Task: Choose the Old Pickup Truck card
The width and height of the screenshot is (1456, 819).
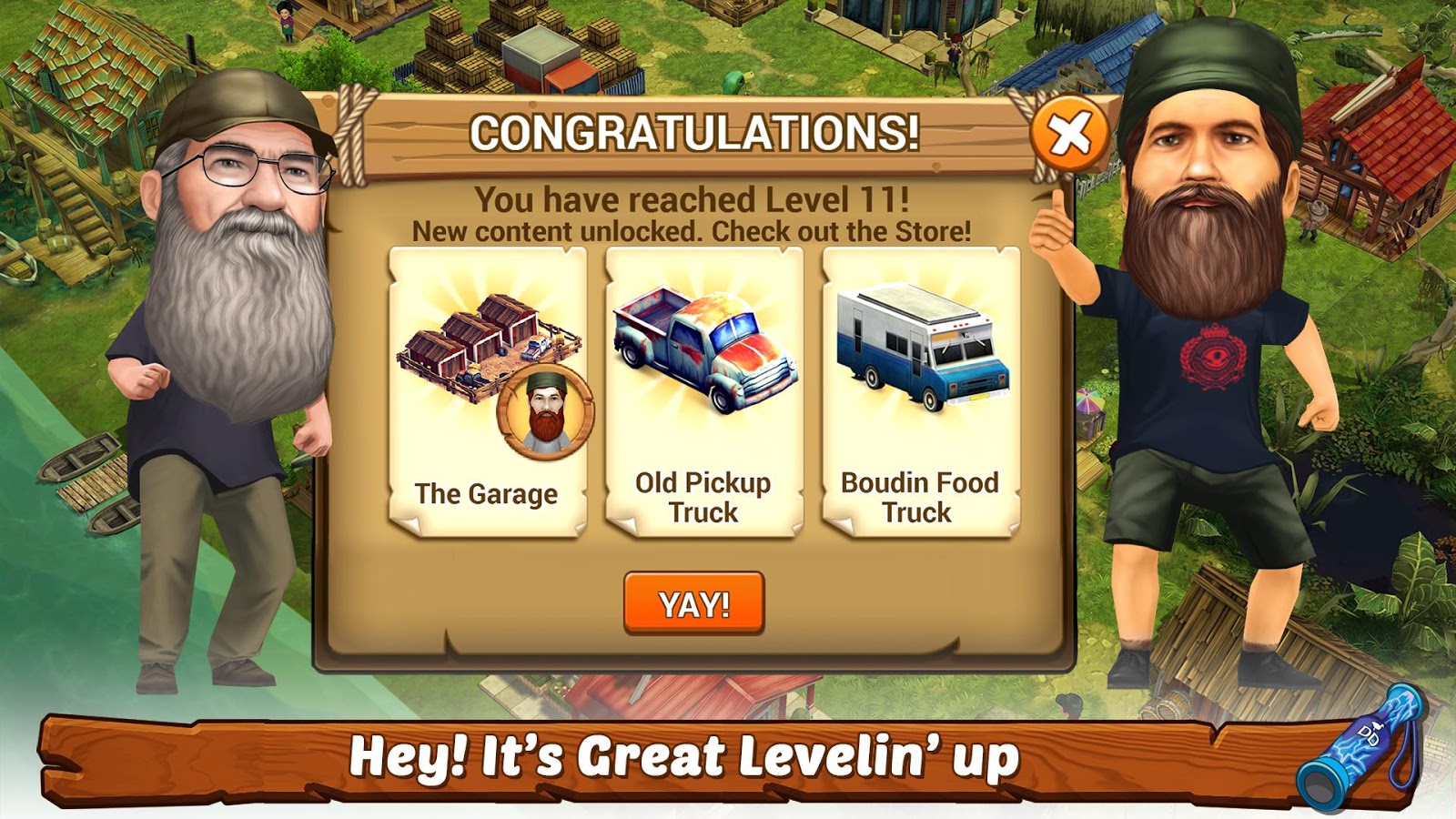Action: tap(703, 391)
